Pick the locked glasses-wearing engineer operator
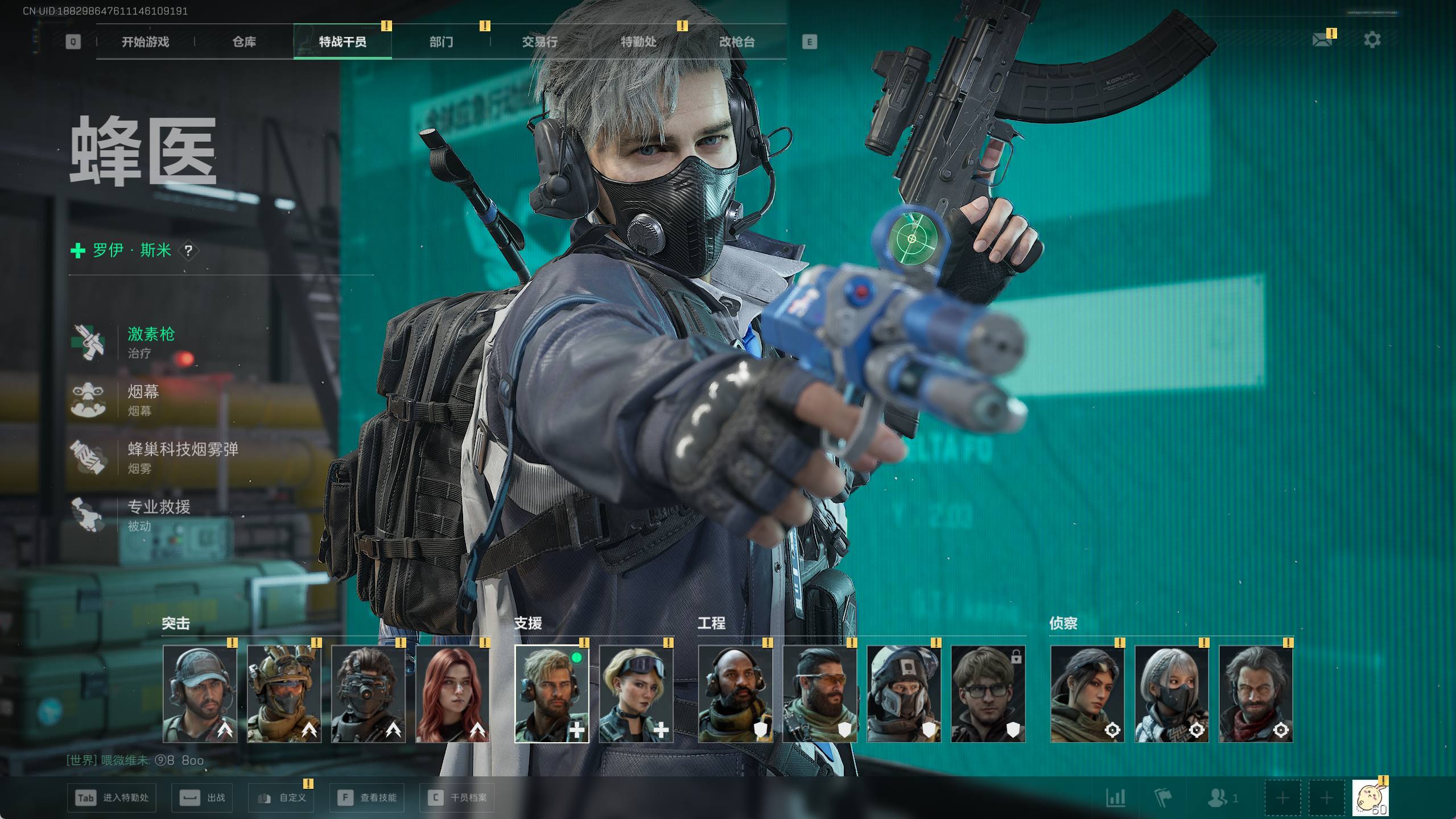This screenshot has height=819, width=1456. coord(988,694)
